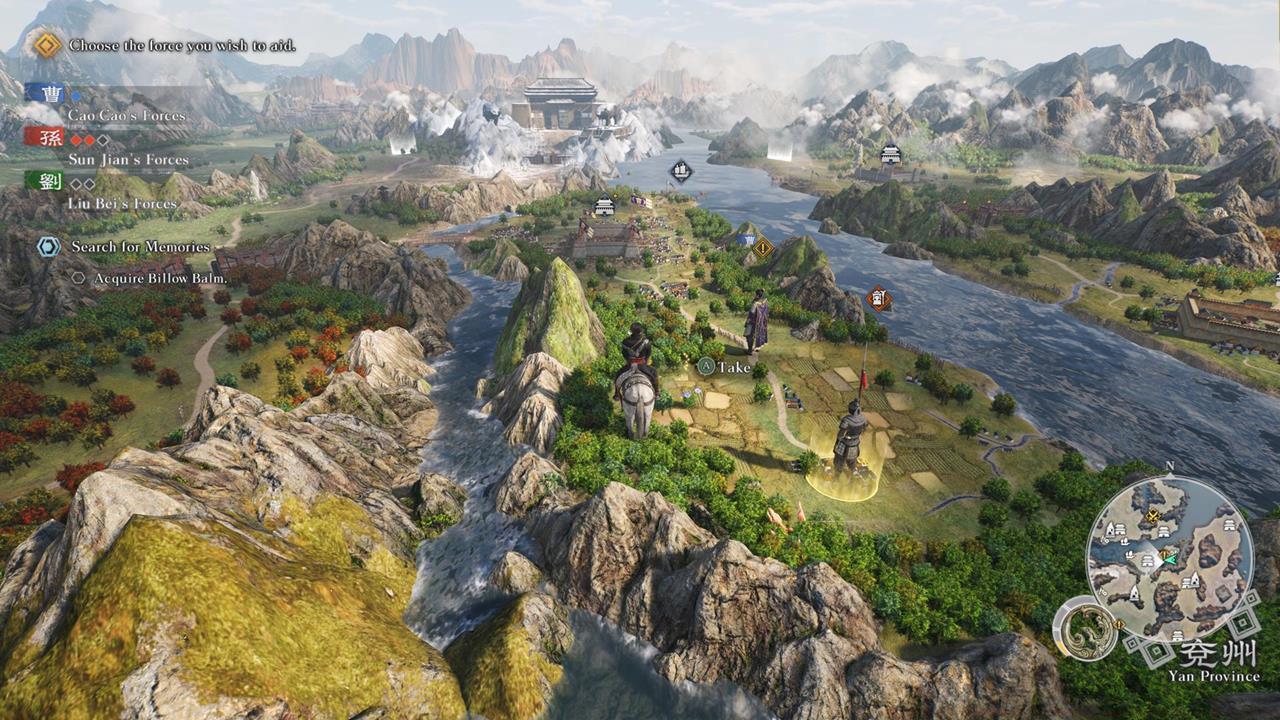Select the orange diamond marker by the riverbank
The width and height of the screenshot is (1280, 720).
click(879, 298)
